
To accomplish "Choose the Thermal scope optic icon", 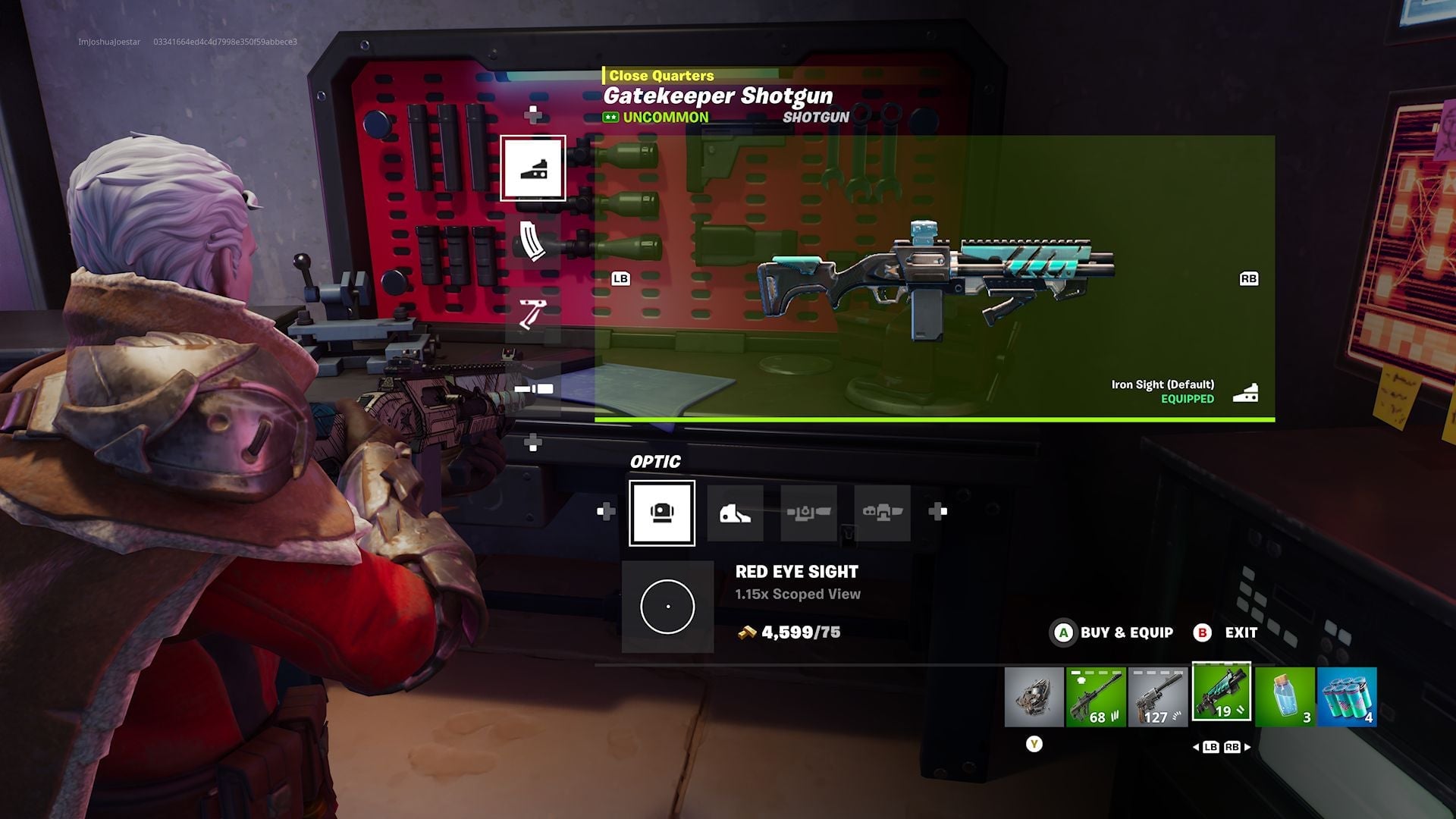I will [881, 512].
